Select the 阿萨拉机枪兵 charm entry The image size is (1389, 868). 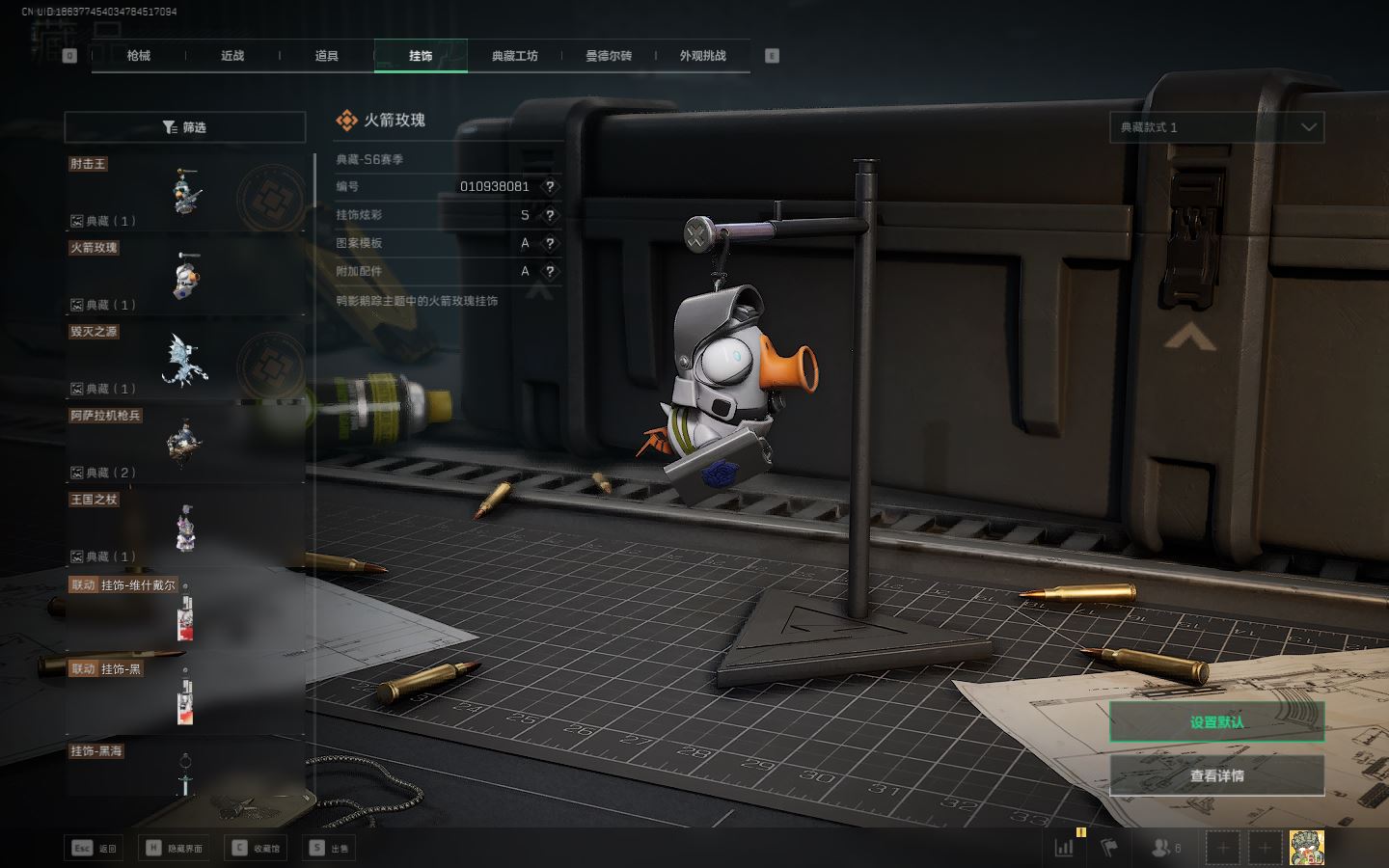(185, 444)
